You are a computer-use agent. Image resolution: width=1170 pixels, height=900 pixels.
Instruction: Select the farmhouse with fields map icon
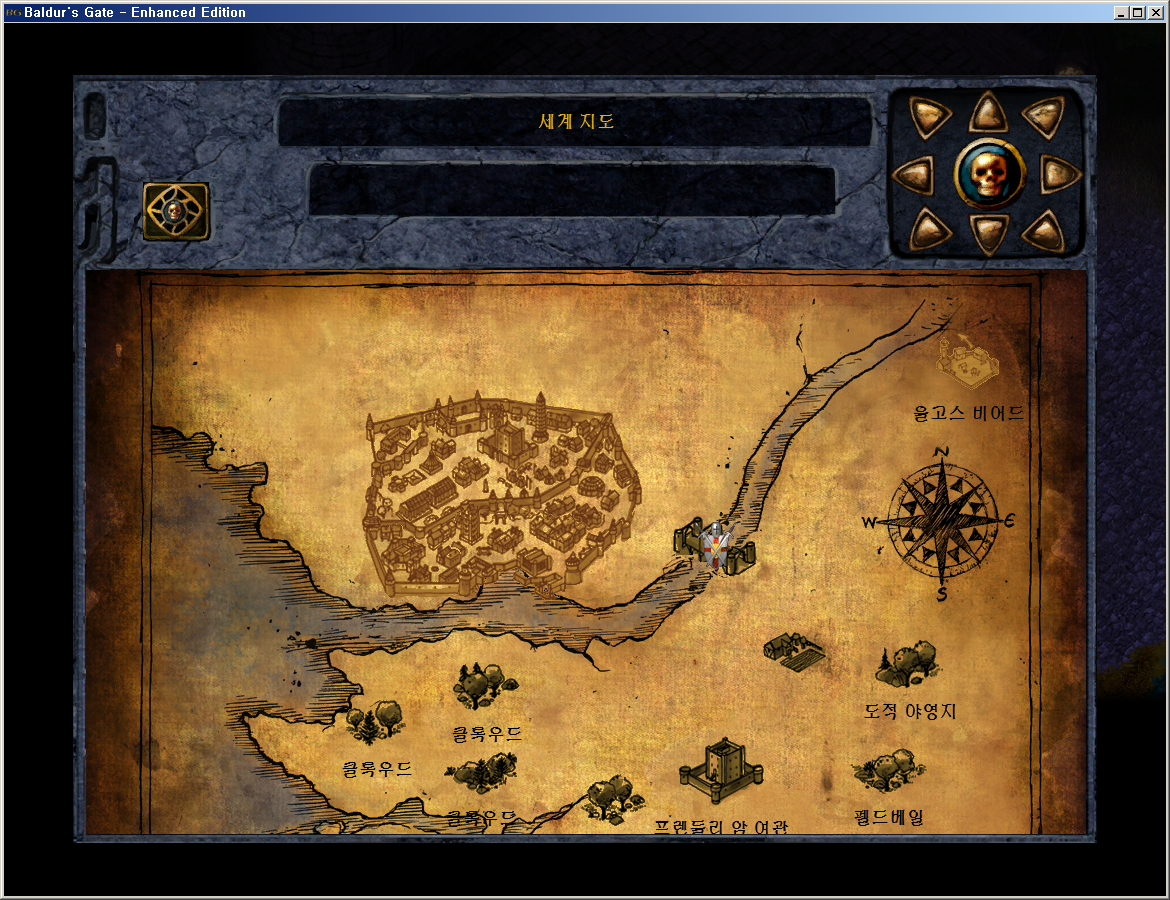click(x=794, y=651)
